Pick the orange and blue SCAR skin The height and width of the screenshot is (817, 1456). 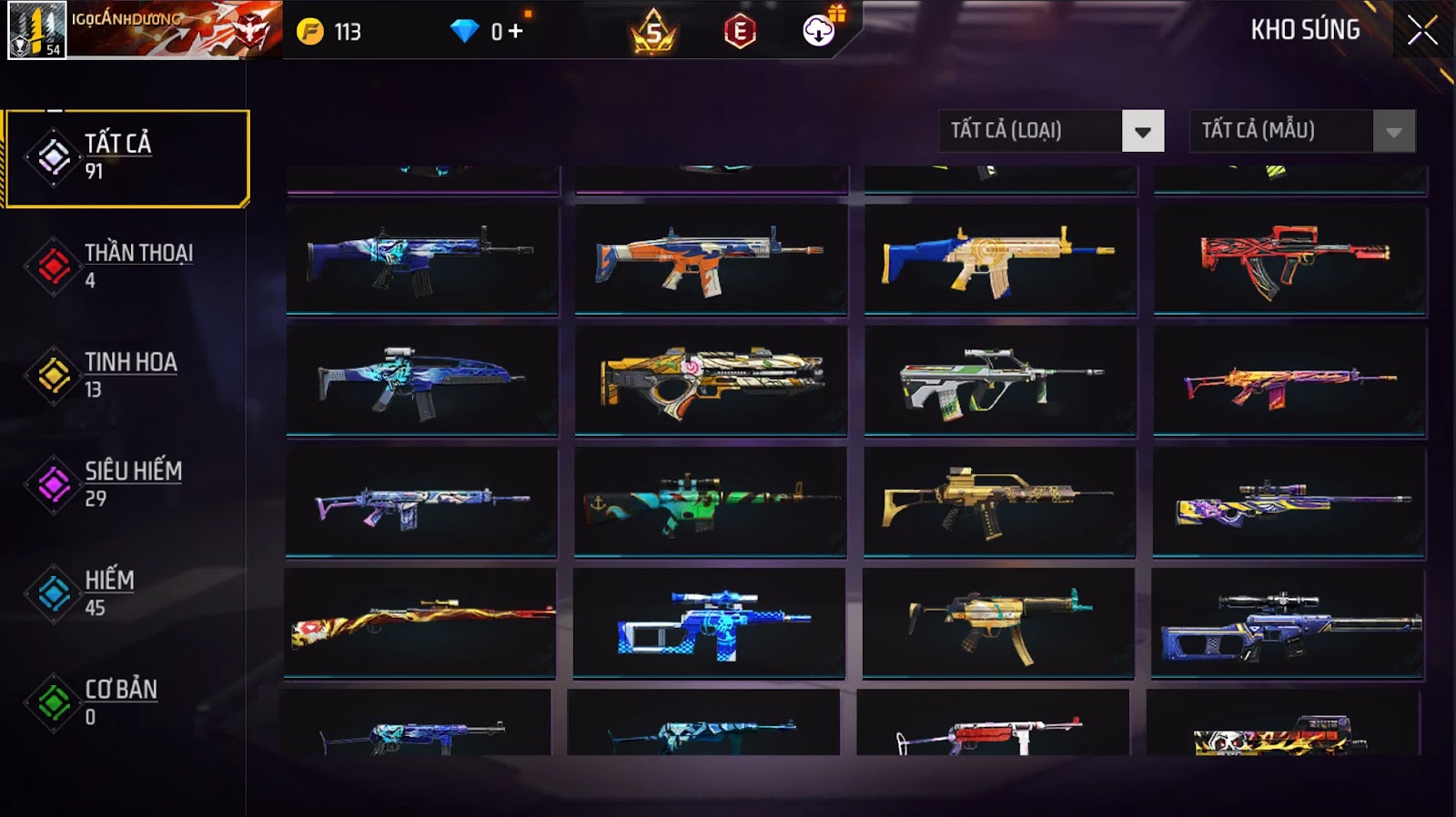click(711, 259)
